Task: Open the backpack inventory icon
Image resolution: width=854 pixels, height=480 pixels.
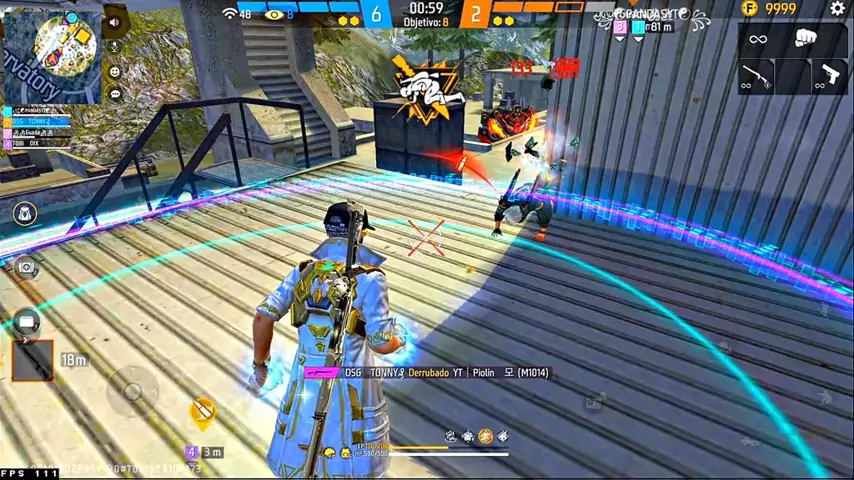Action: [x=25, y=213]
